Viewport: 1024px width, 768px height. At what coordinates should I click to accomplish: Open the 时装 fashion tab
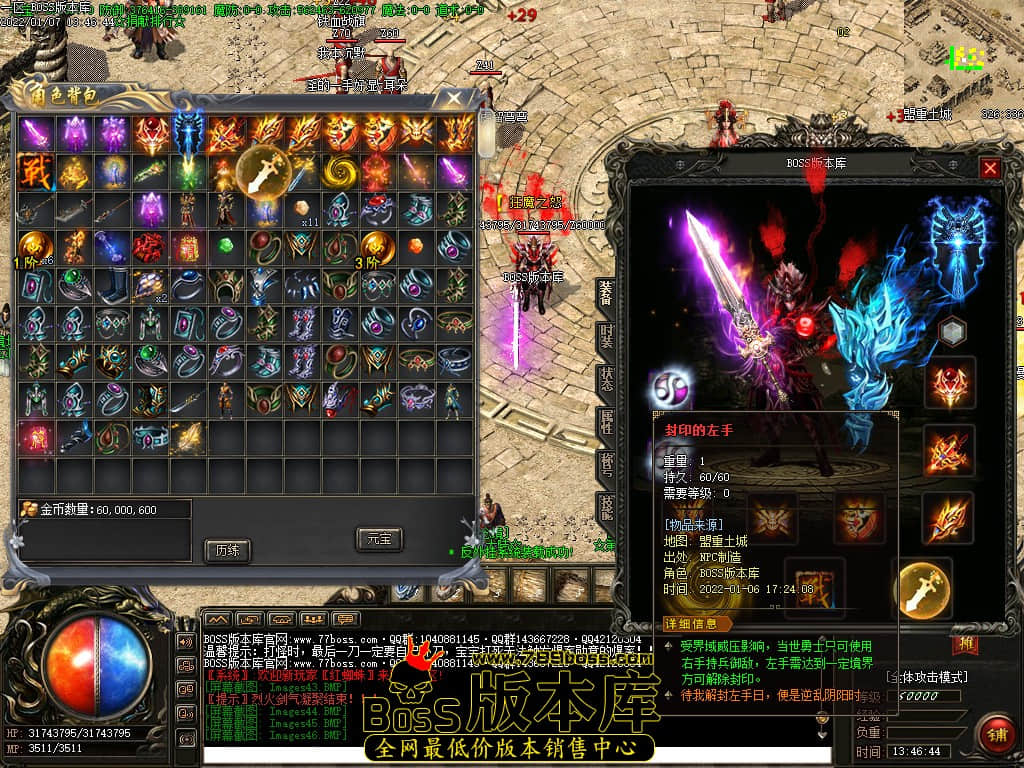606,336
